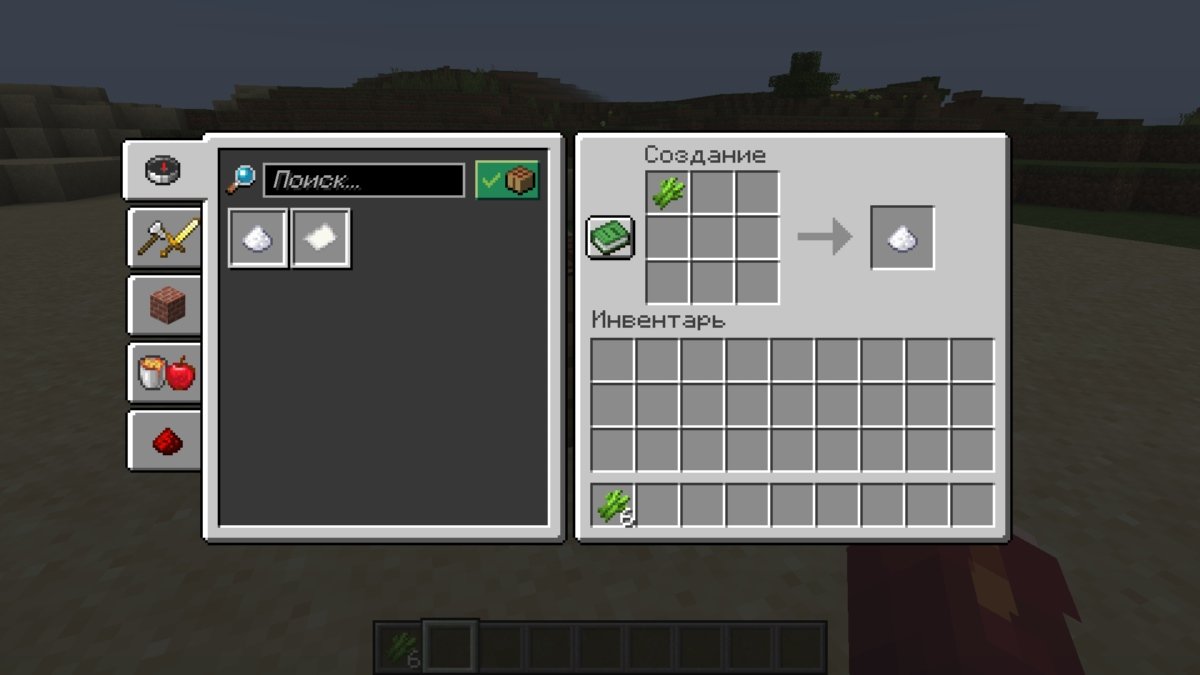Take the sugar from the output slot
Viewport: 1200px width, 675px height.
pyautogui.click(x=903, y=238)
